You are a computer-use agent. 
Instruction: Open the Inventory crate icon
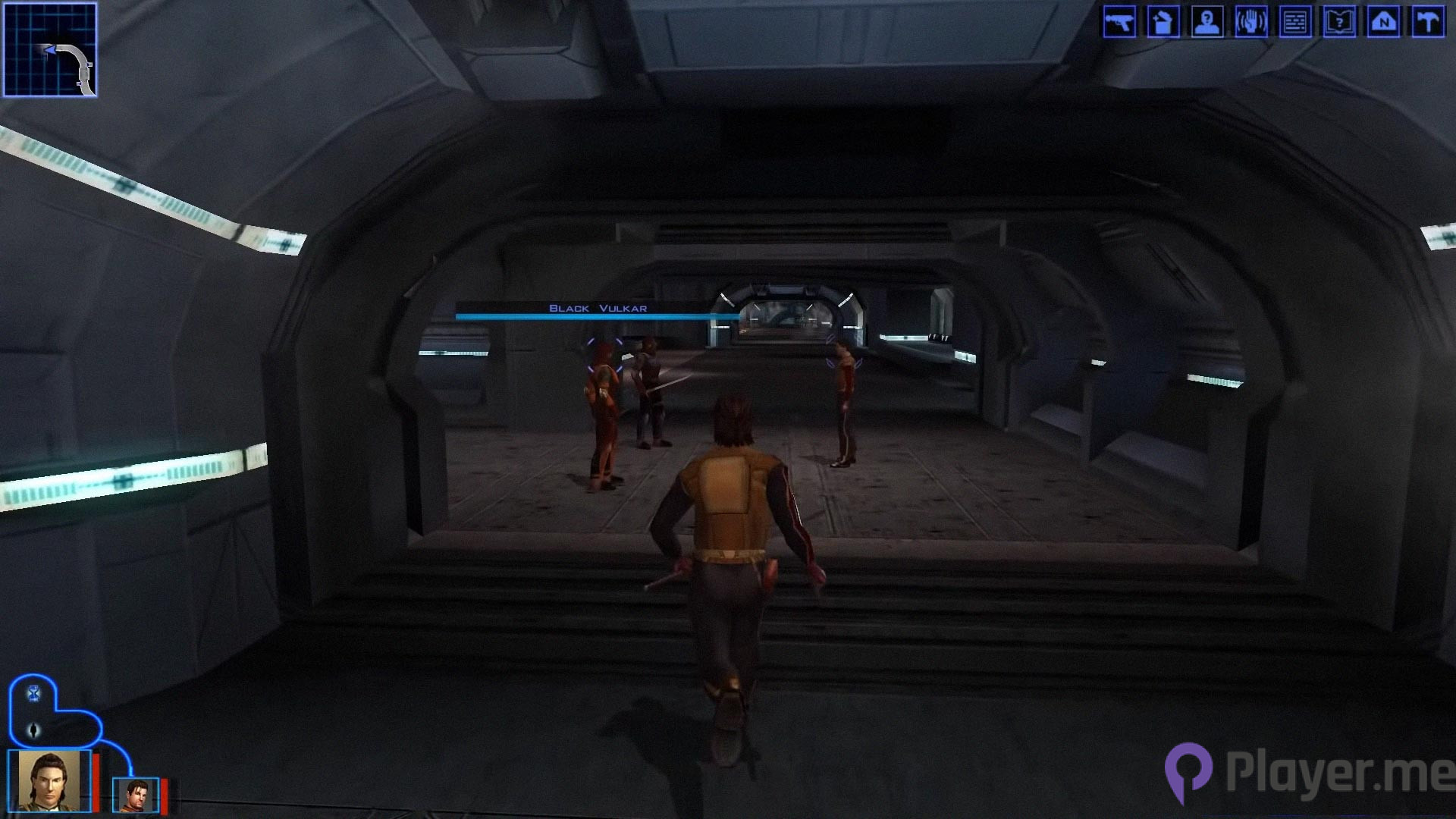[x=1163, y=22]
